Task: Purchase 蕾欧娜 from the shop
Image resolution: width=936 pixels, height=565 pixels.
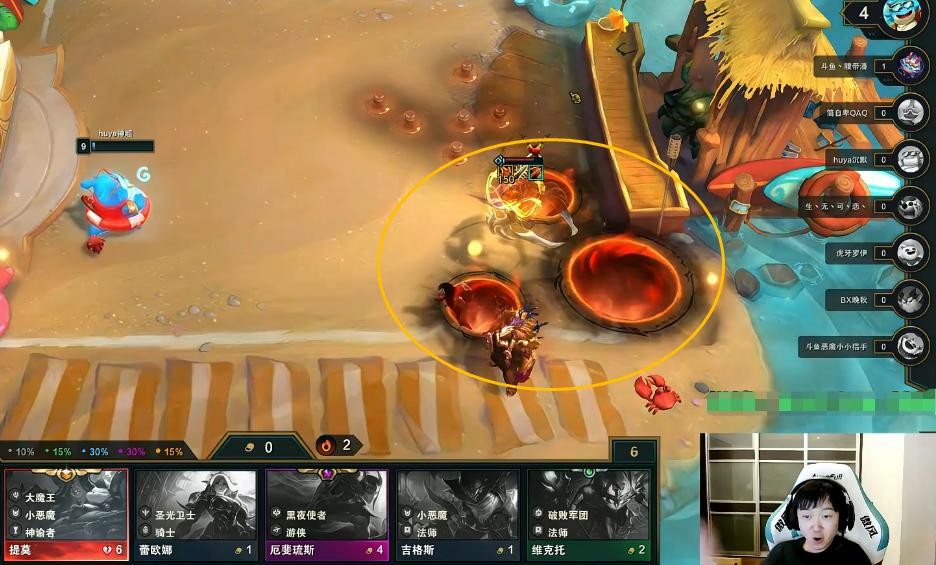Action: (x=196, y=513)
